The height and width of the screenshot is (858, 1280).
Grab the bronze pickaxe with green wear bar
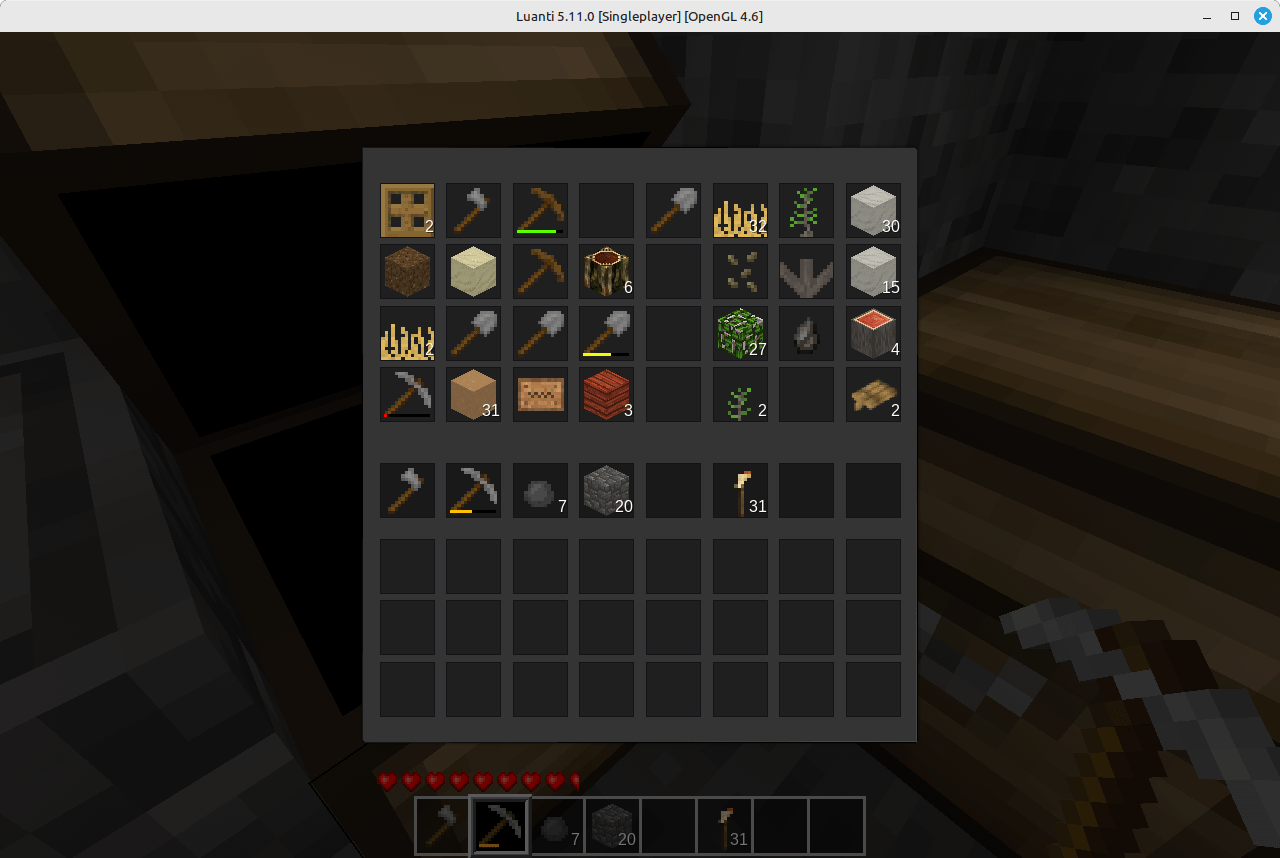pyautogui.click(x=540, y=210)
